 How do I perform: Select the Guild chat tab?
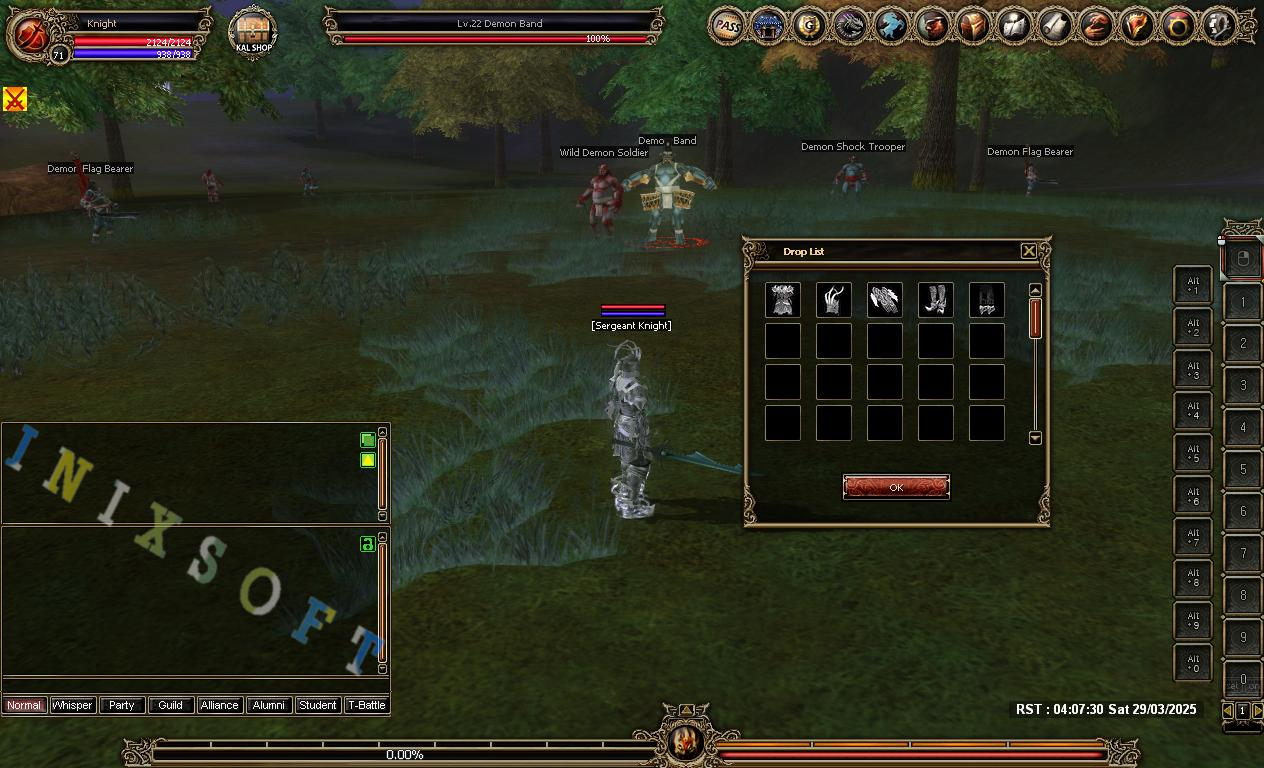[x=171, y=705]
